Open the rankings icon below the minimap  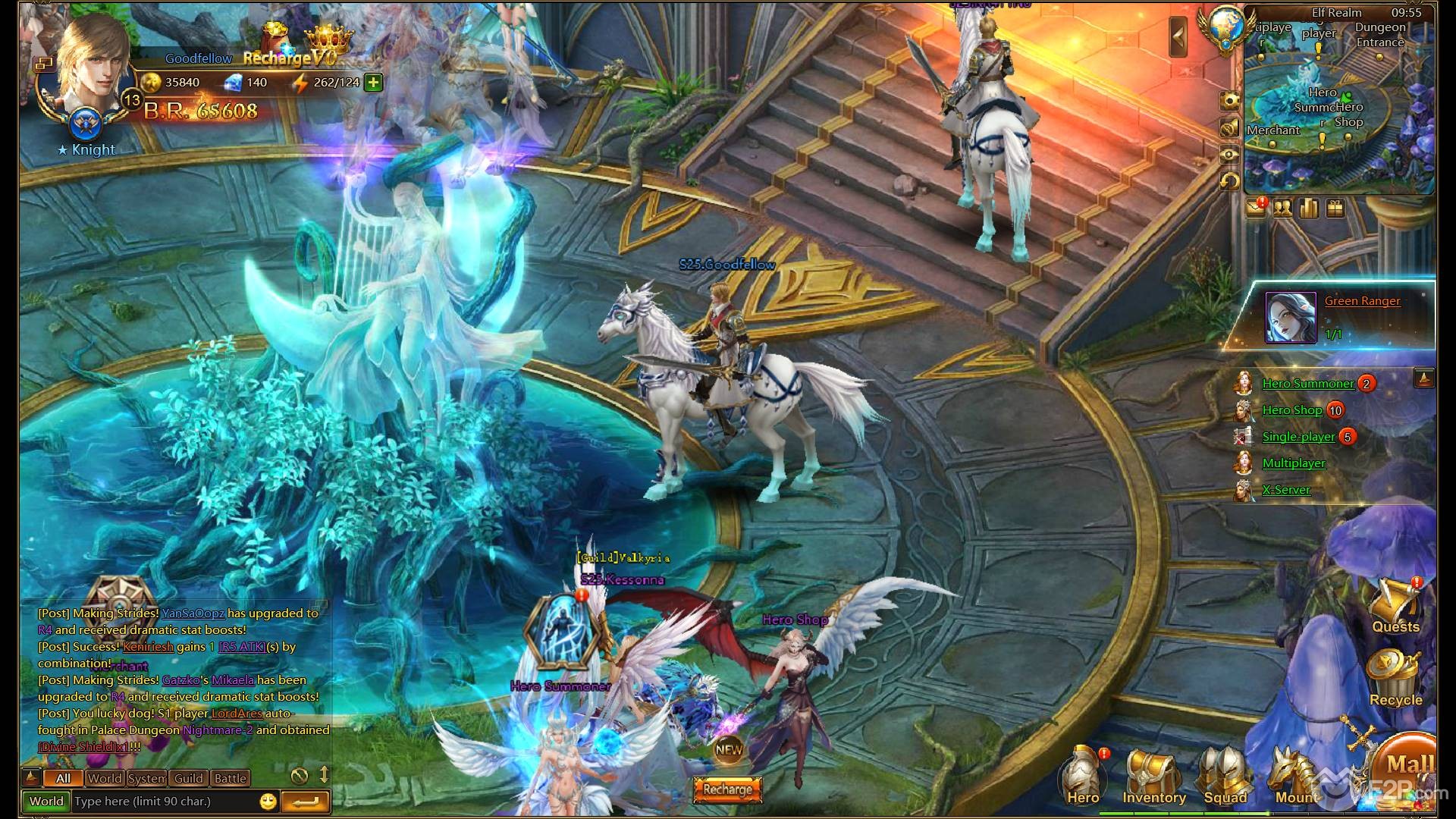[x=1309, y=209]
